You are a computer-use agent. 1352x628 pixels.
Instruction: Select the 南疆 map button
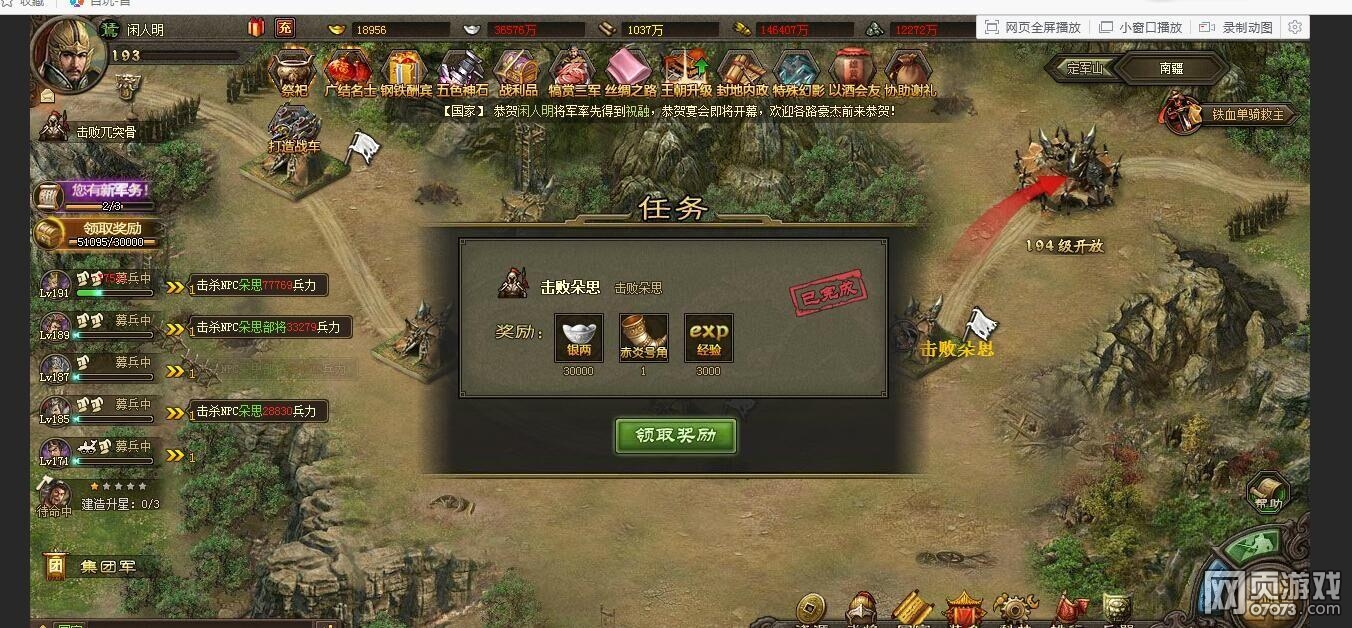(1172, 69)
